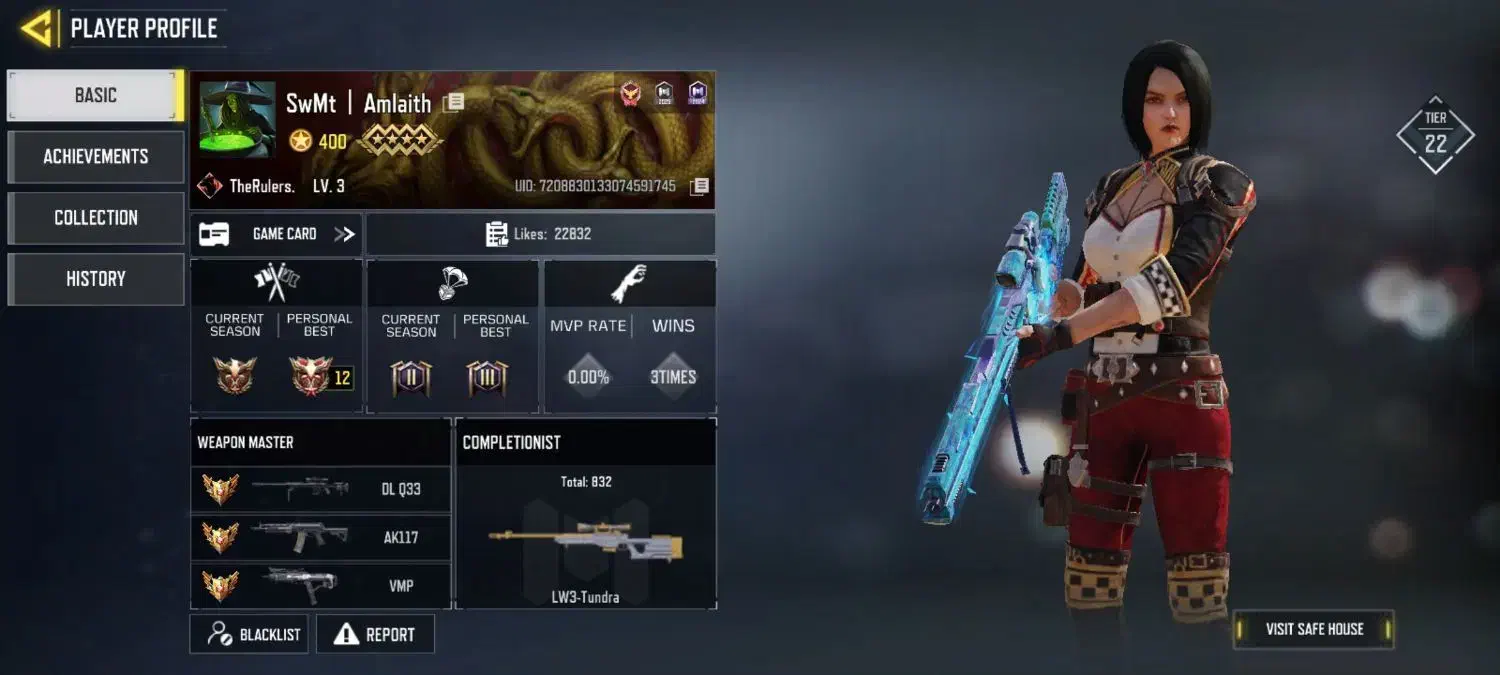
Task: Select the AK117 weapon master row
Action: (x=320, y=537)
